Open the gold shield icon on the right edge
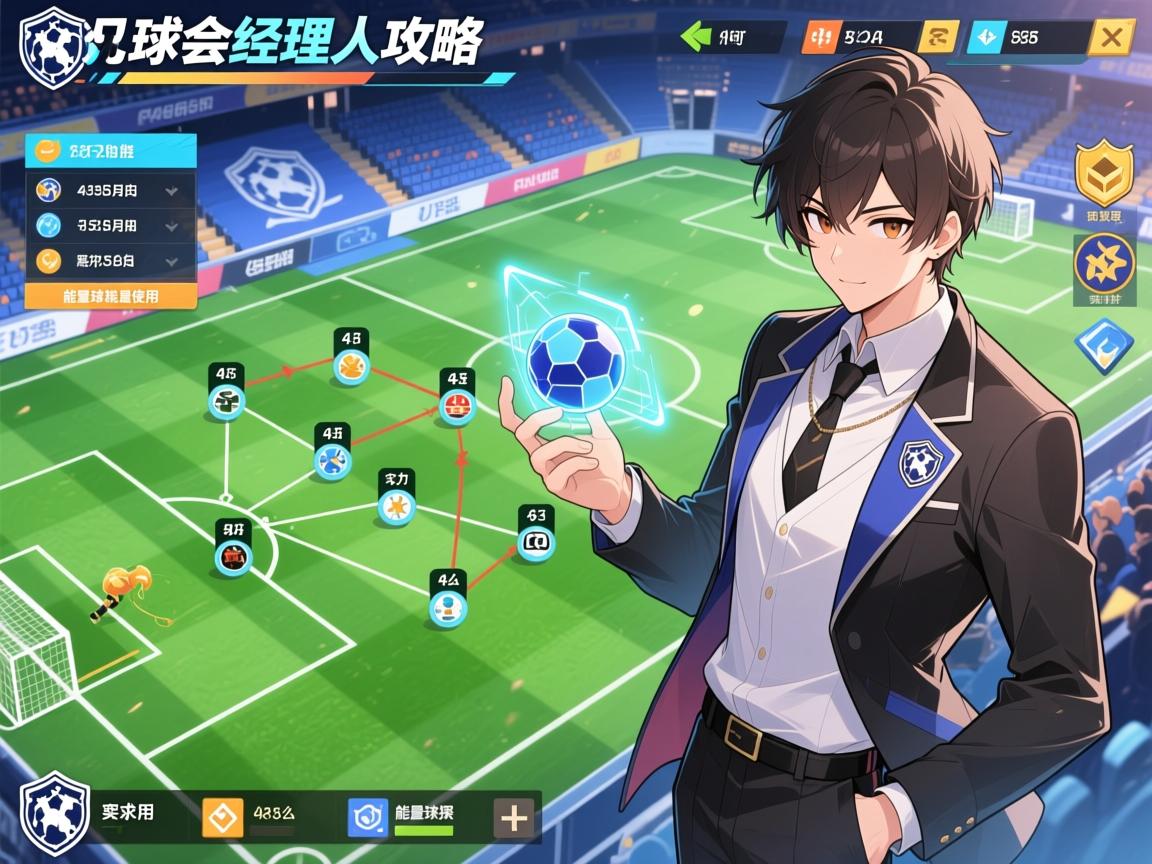The width and height of the screenshot is (1152, 864). 1104,175
